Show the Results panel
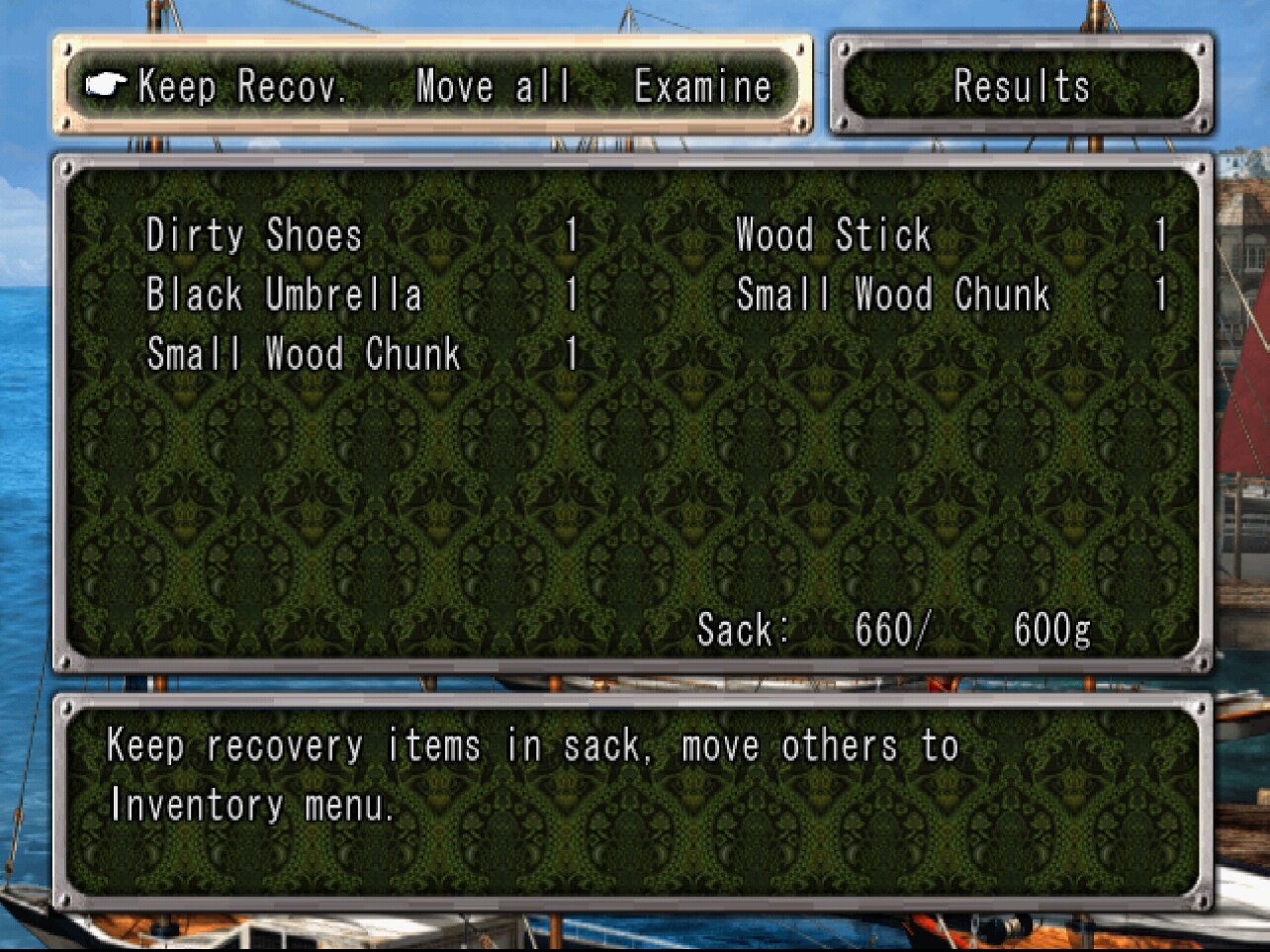The width and height of the screenshot is (1270, 952). tap(1021, 87)
